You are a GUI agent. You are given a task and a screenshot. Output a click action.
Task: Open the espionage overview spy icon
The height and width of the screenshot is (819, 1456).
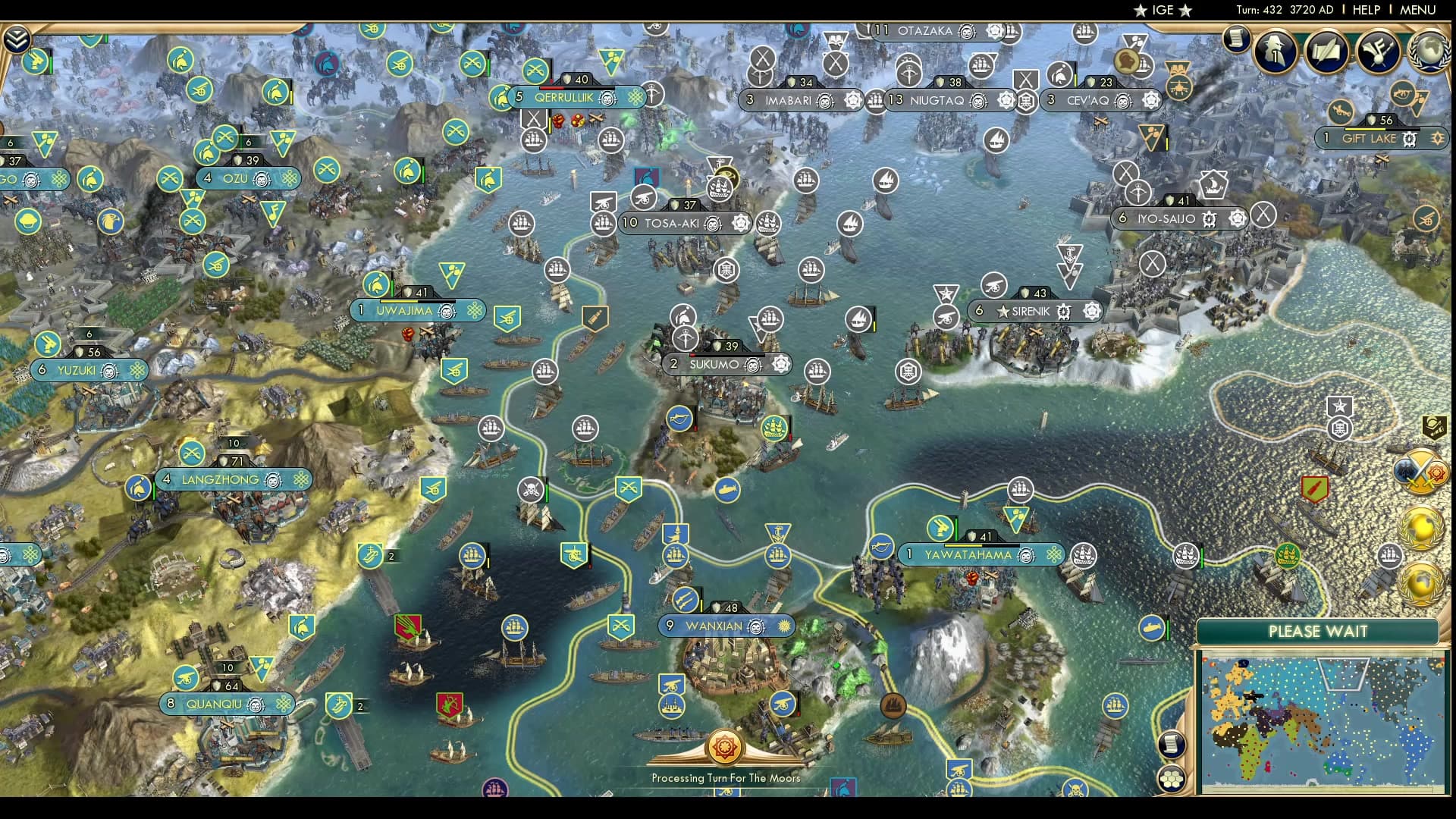click(x=1276, y=52)
